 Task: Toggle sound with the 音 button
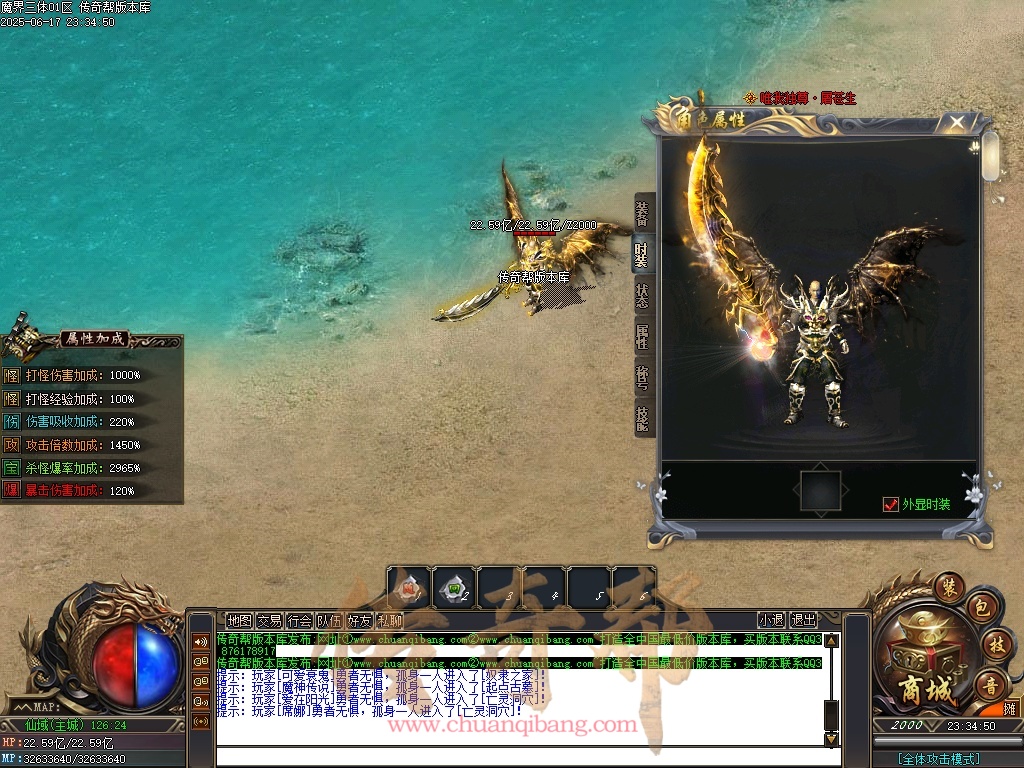coord(988,685)
